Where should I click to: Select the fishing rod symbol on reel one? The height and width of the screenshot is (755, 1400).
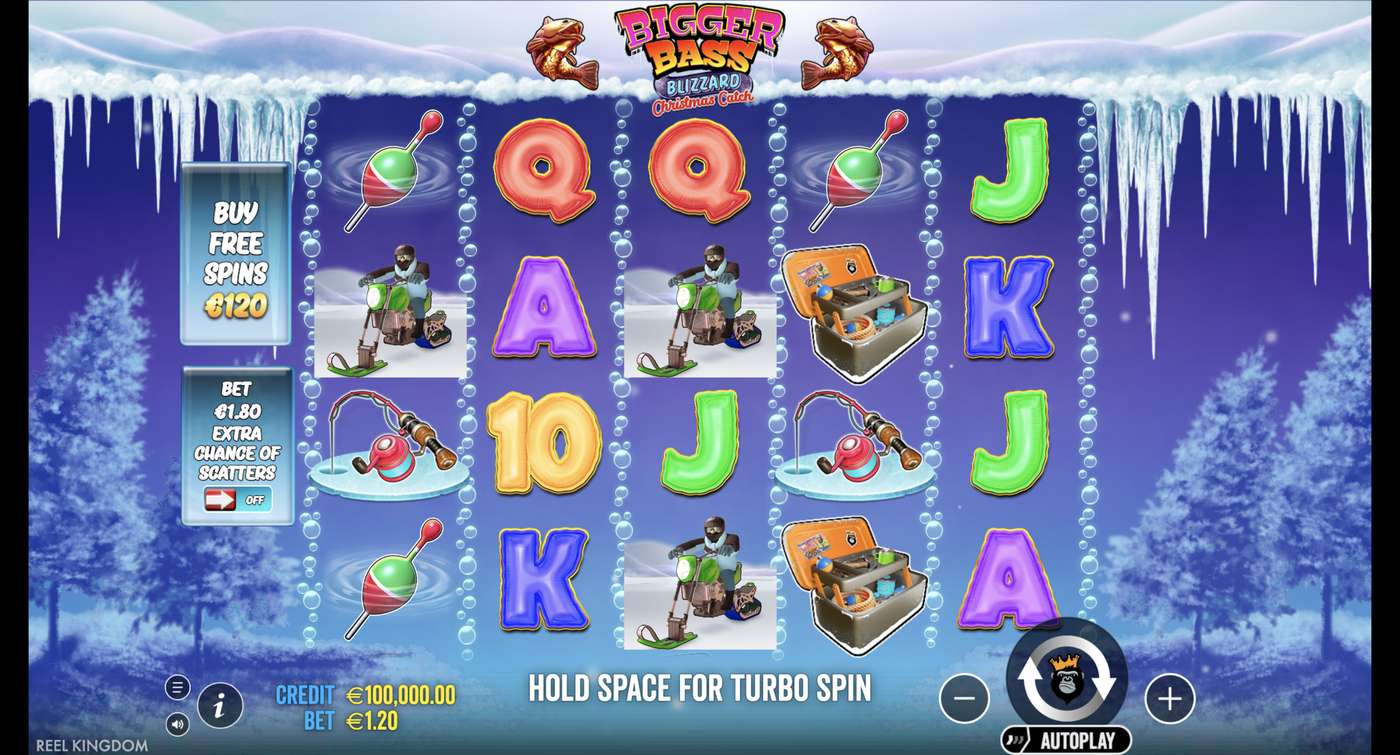388,440
